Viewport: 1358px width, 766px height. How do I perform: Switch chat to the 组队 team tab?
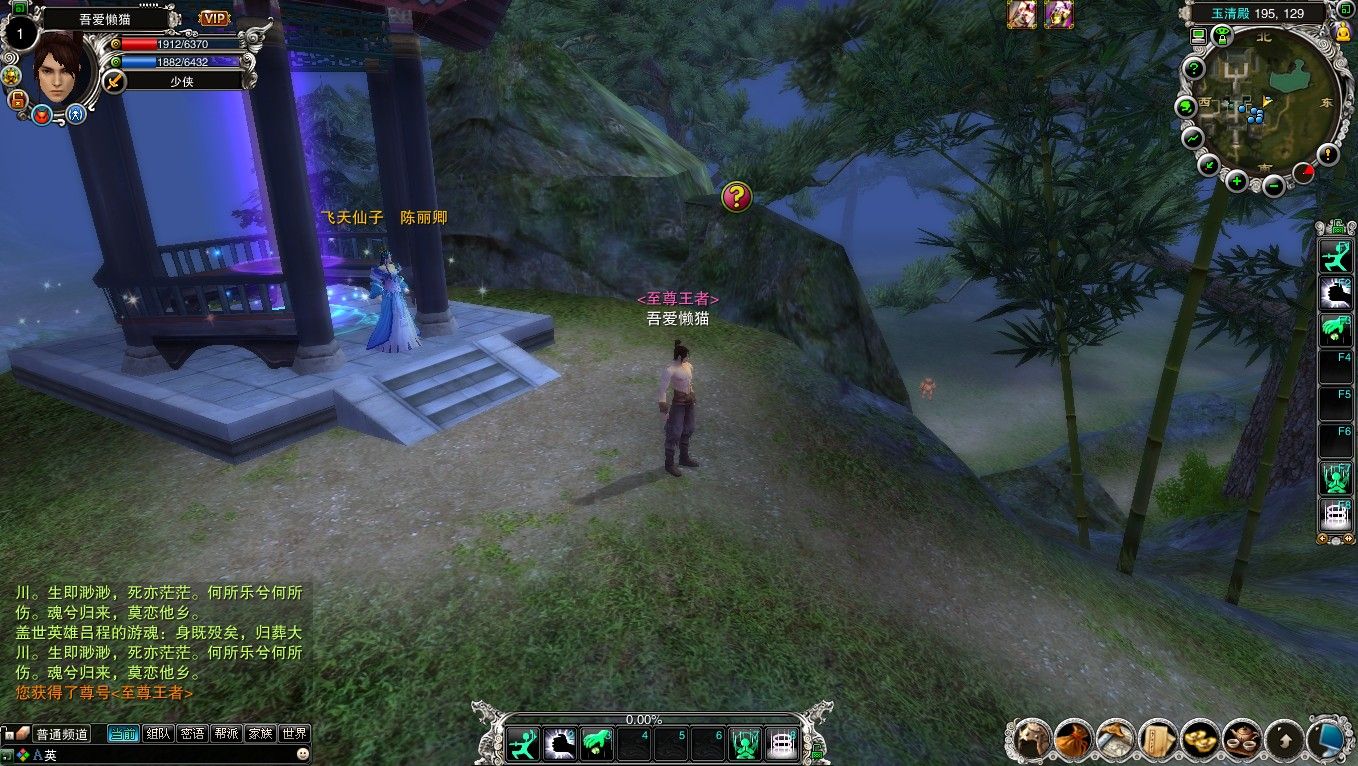point(158,733)
